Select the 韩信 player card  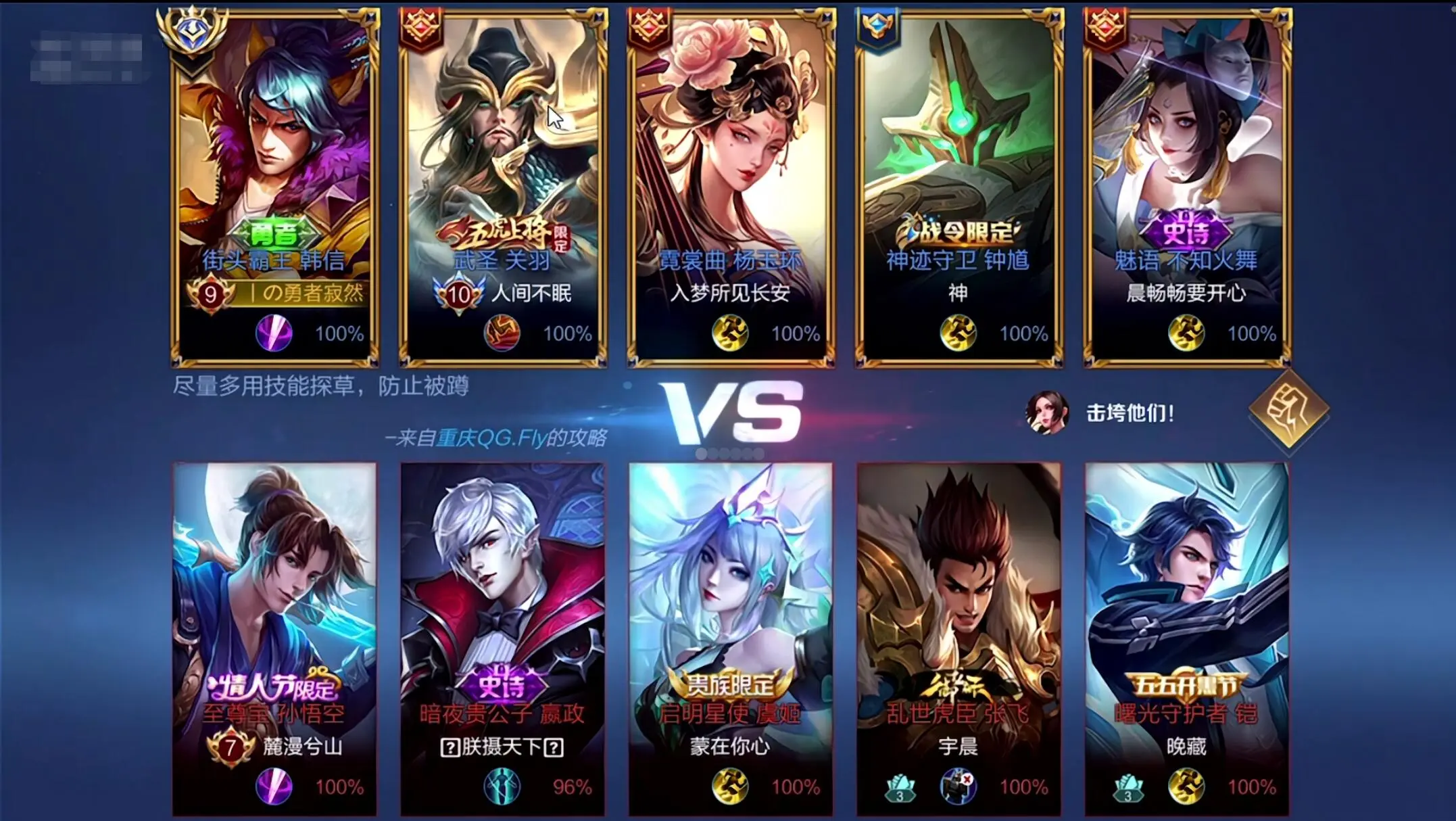tap(274, 186)
